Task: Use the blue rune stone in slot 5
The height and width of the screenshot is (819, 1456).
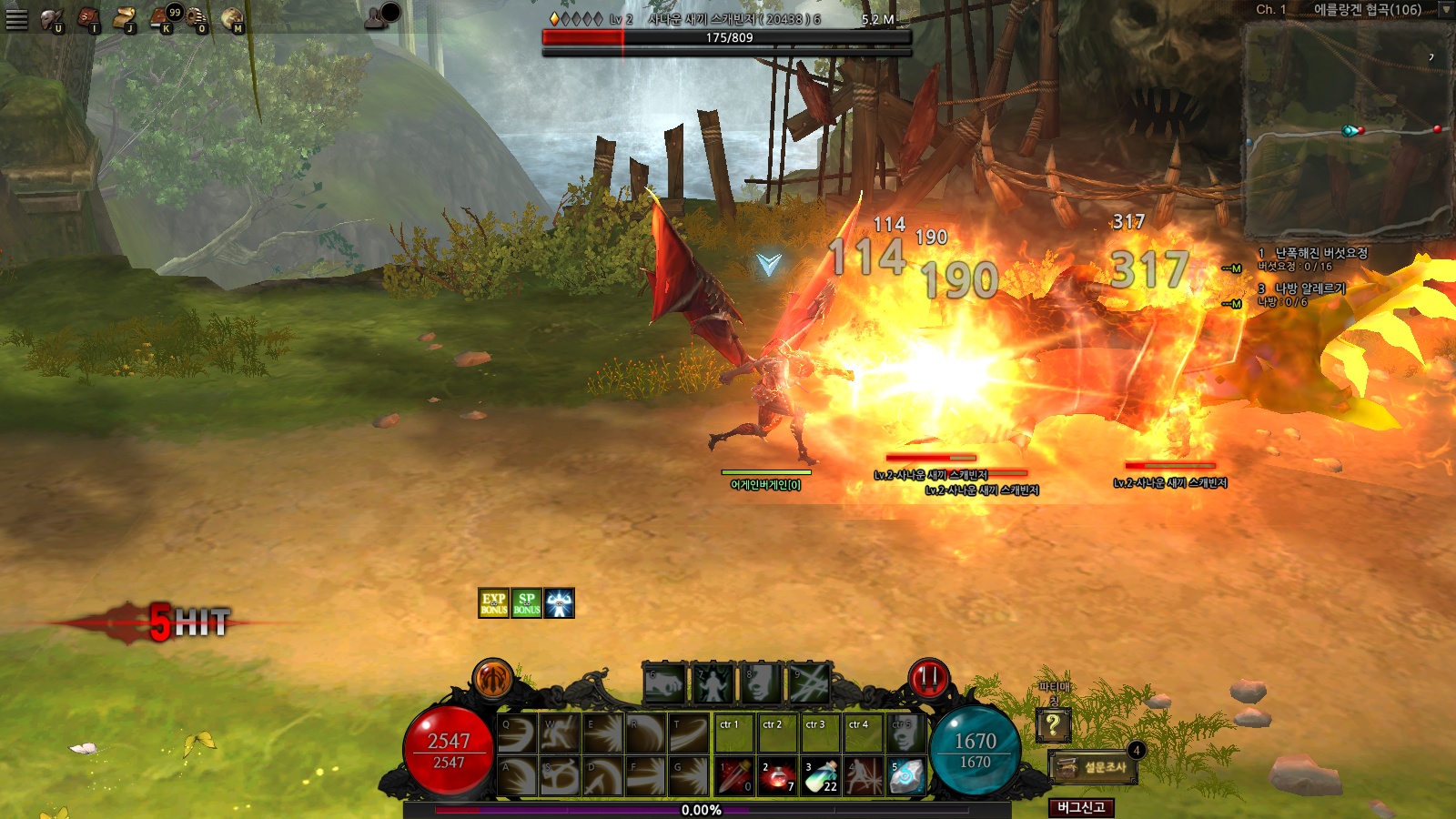Action: click(x=906, y=777)
